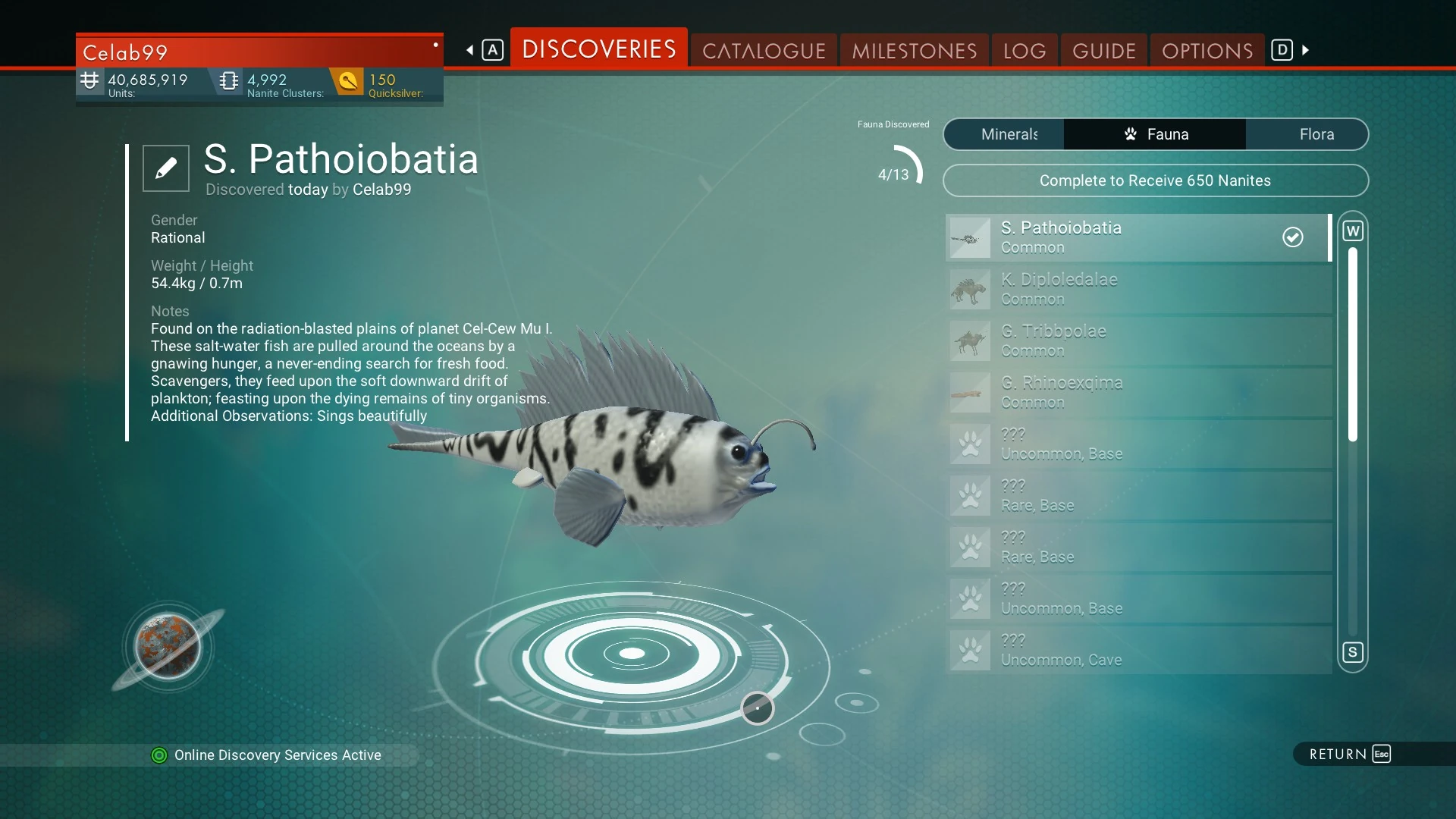
Task: Select the Discoveries tab
Action: 599,49
